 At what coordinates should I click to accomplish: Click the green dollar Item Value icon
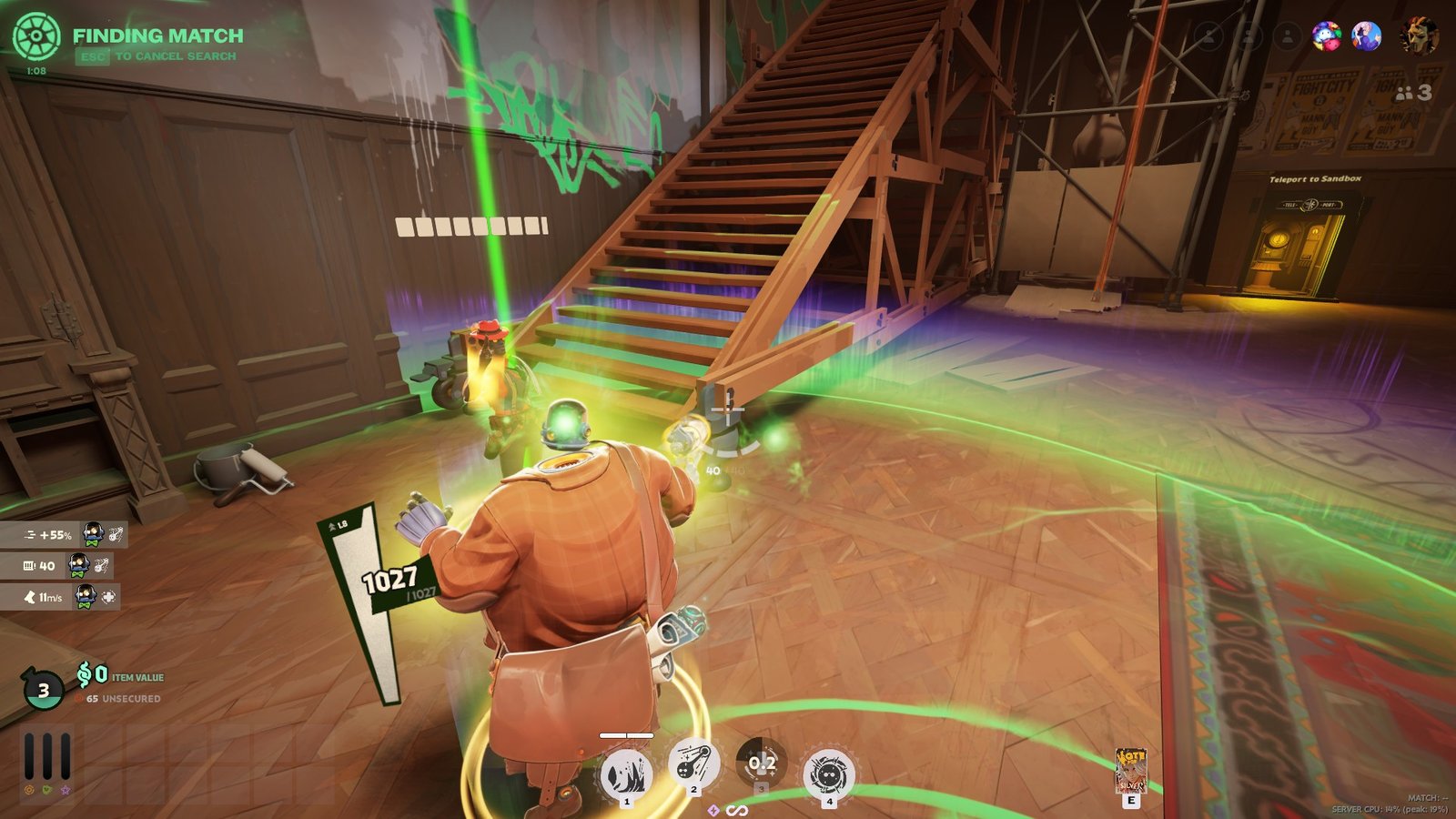point(86,676)
